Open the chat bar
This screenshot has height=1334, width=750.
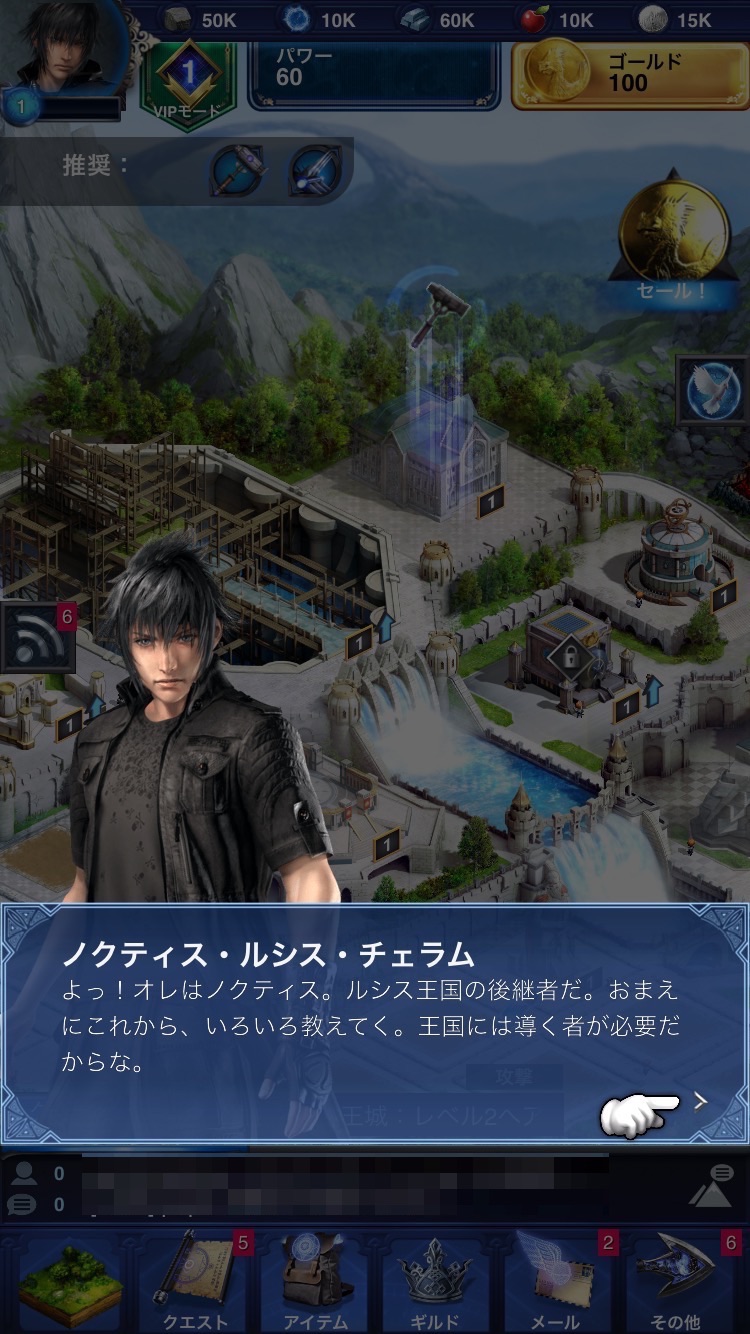click(x=350, y=1188)
